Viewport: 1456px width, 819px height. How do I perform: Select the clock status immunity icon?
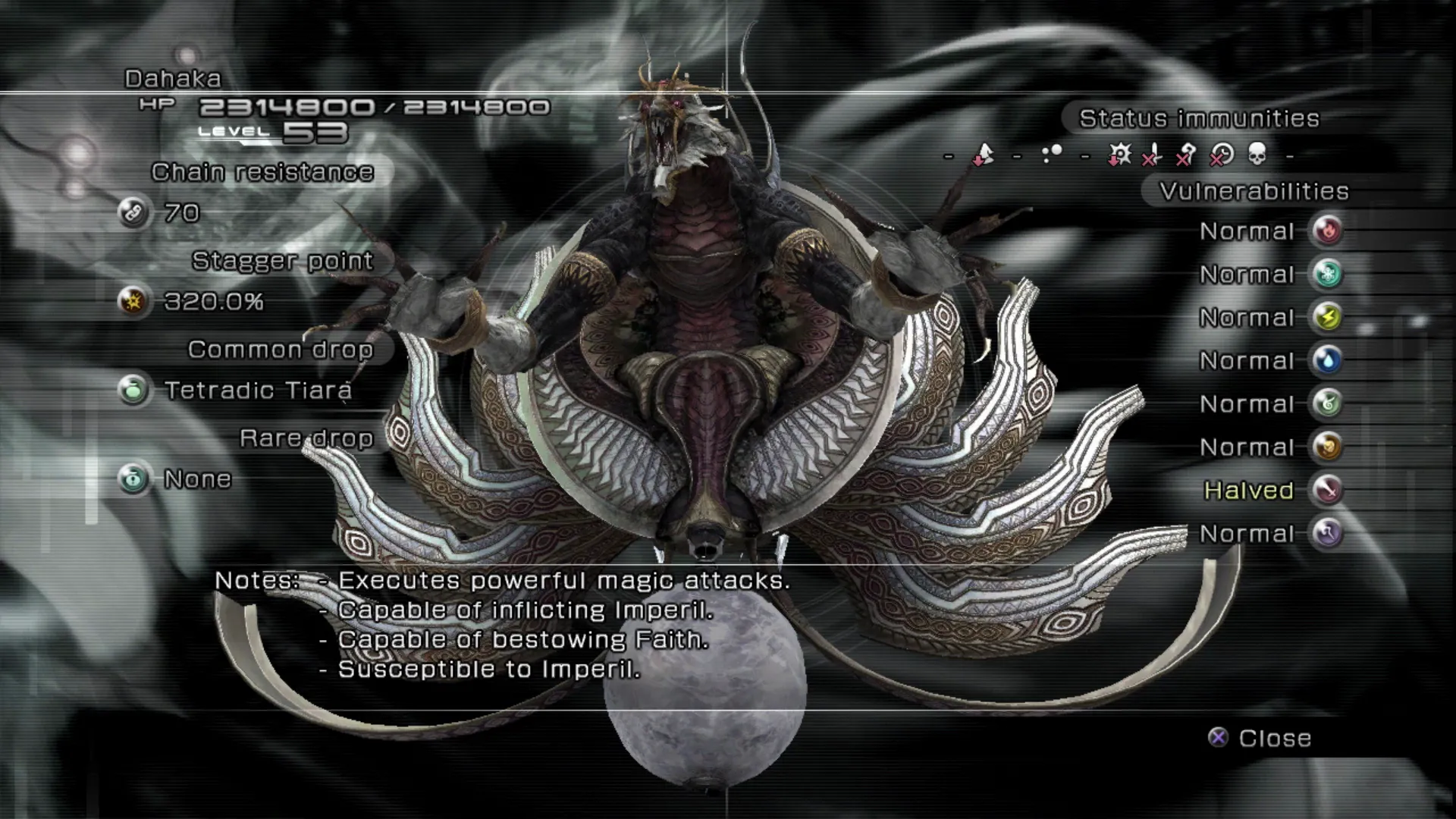(1222, 155)
